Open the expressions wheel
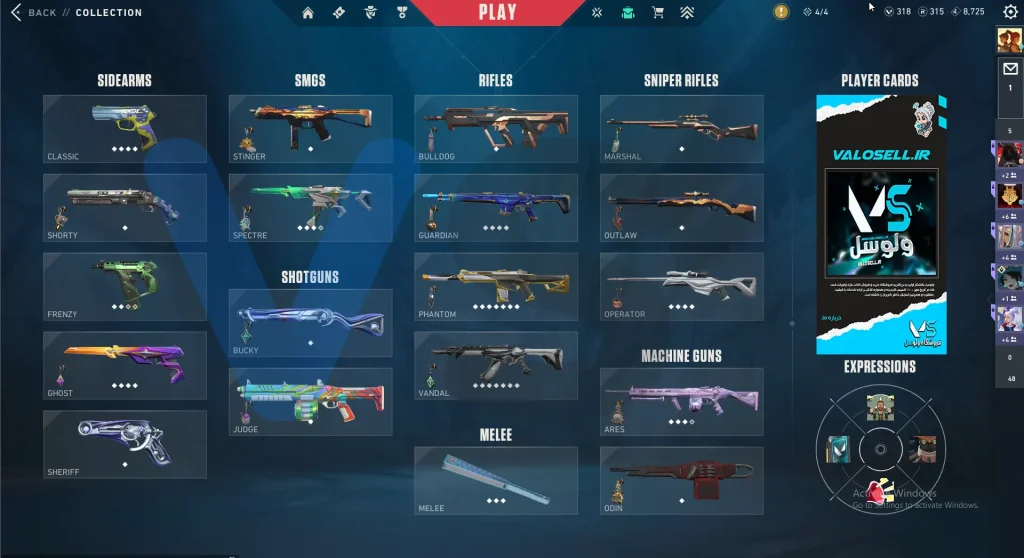This screenshot has height=558, width=1024. (879, 446)
